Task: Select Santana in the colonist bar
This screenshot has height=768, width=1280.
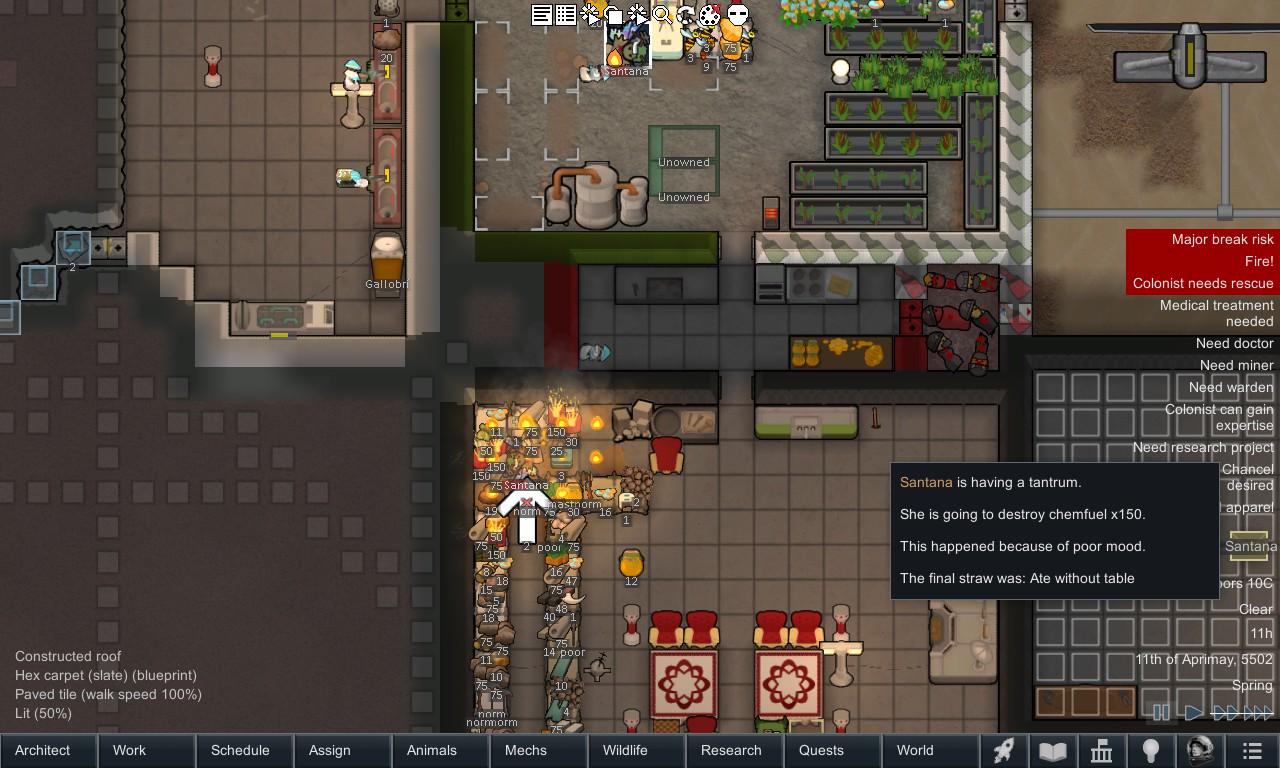Action: click(x=1250, y=545)
